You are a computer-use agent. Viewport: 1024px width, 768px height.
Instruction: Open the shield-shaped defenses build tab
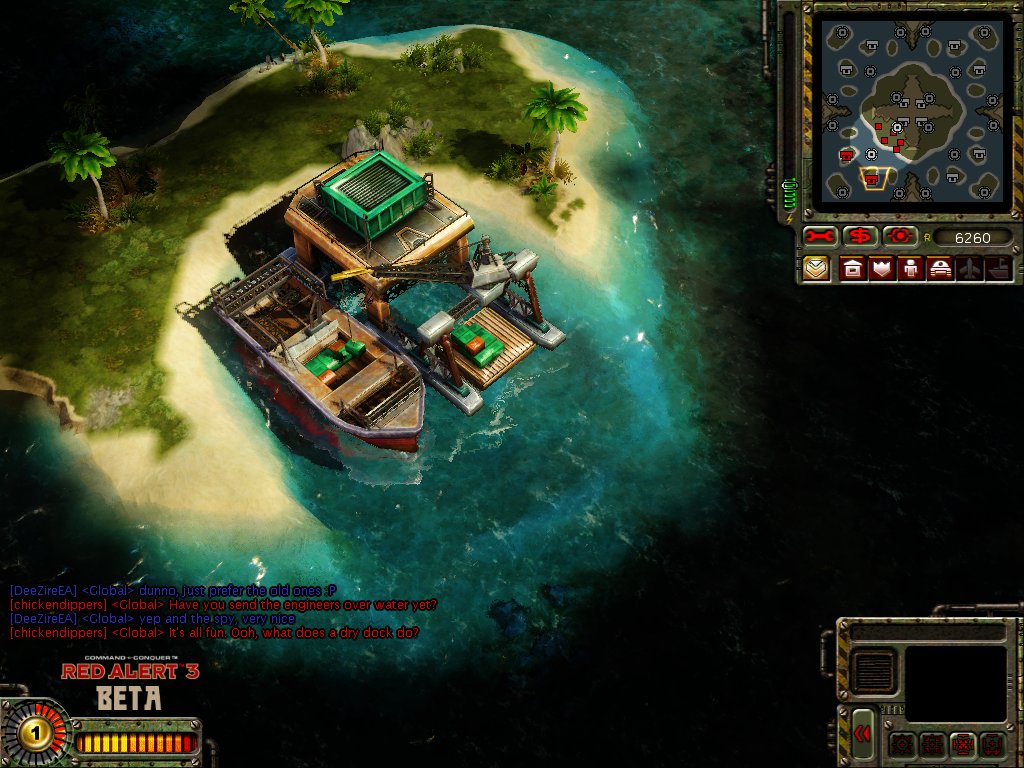[x=882, y=269]
